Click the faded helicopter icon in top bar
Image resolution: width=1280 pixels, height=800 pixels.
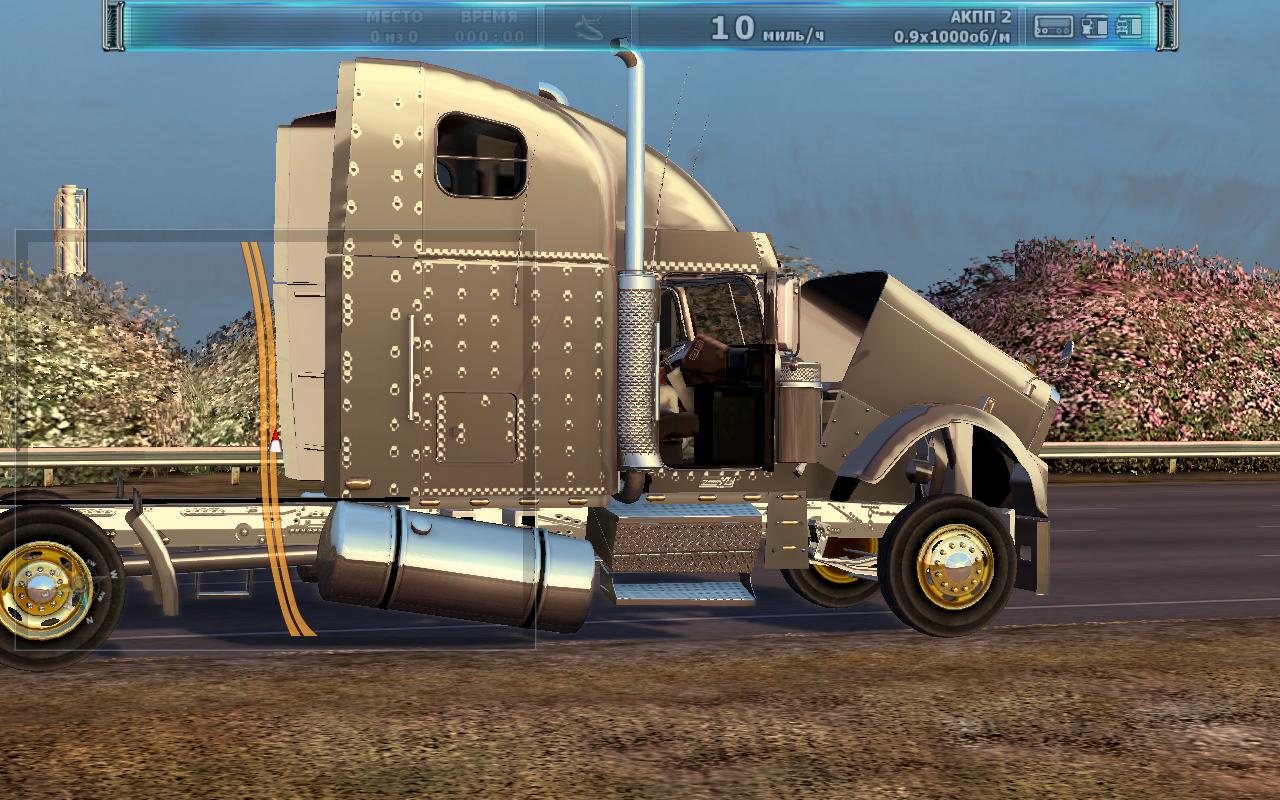pos(588,28)
